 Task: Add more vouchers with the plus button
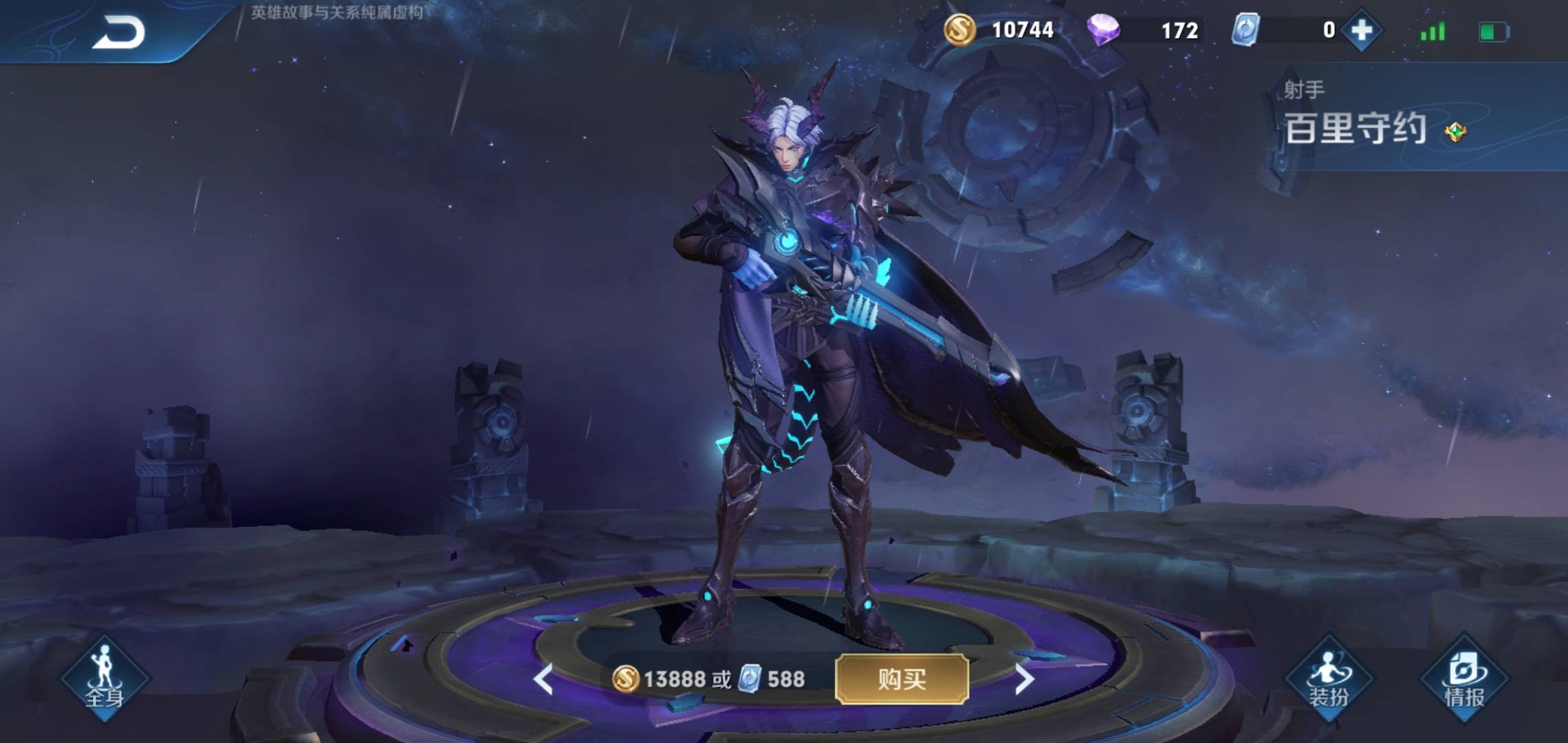pos(1362,30)
